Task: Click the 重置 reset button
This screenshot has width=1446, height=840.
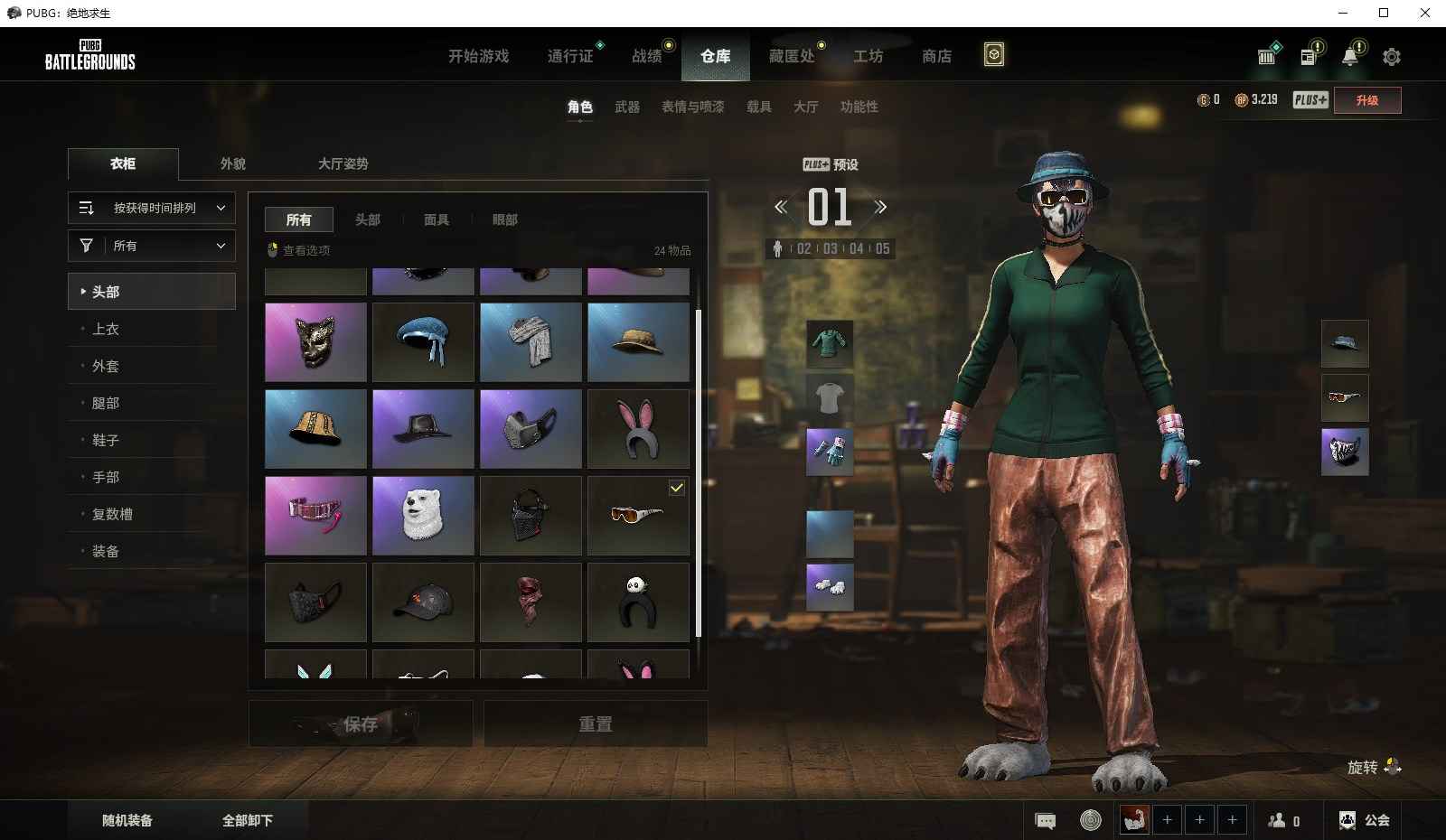Action: [595, 723]
